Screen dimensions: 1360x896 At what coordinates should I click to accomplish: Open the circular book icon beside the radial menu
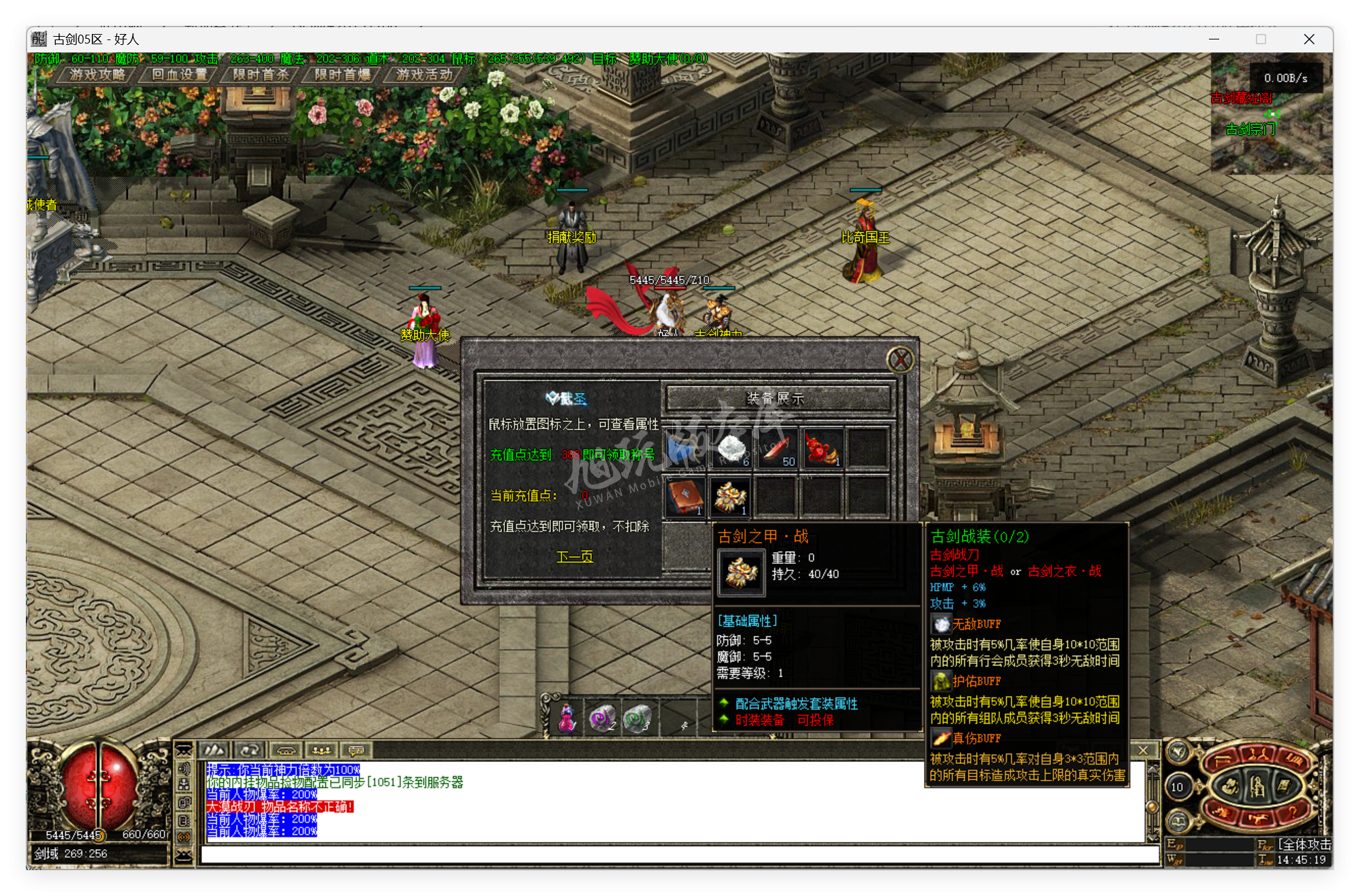(1178, 820)
